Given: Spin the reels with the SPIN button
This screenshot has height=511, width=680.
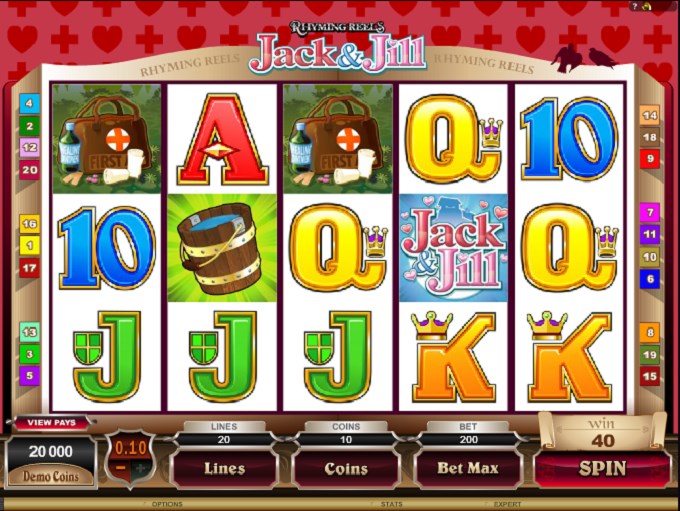Looking at the screenshot, I should pos(602,468).
